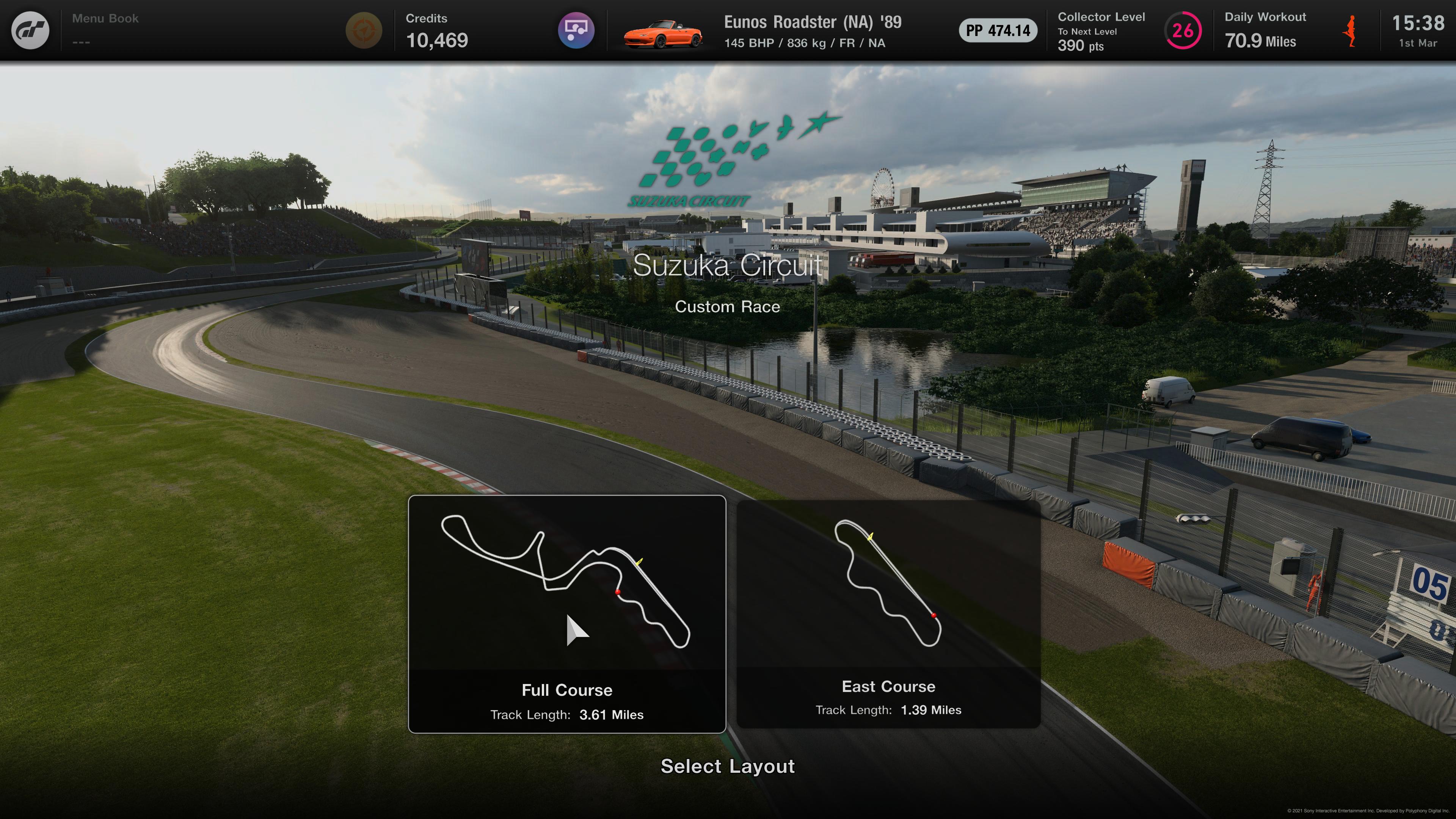This screenshot has height=819, width=1456.
Task: Select the Full Course layout
Action: 567,614
